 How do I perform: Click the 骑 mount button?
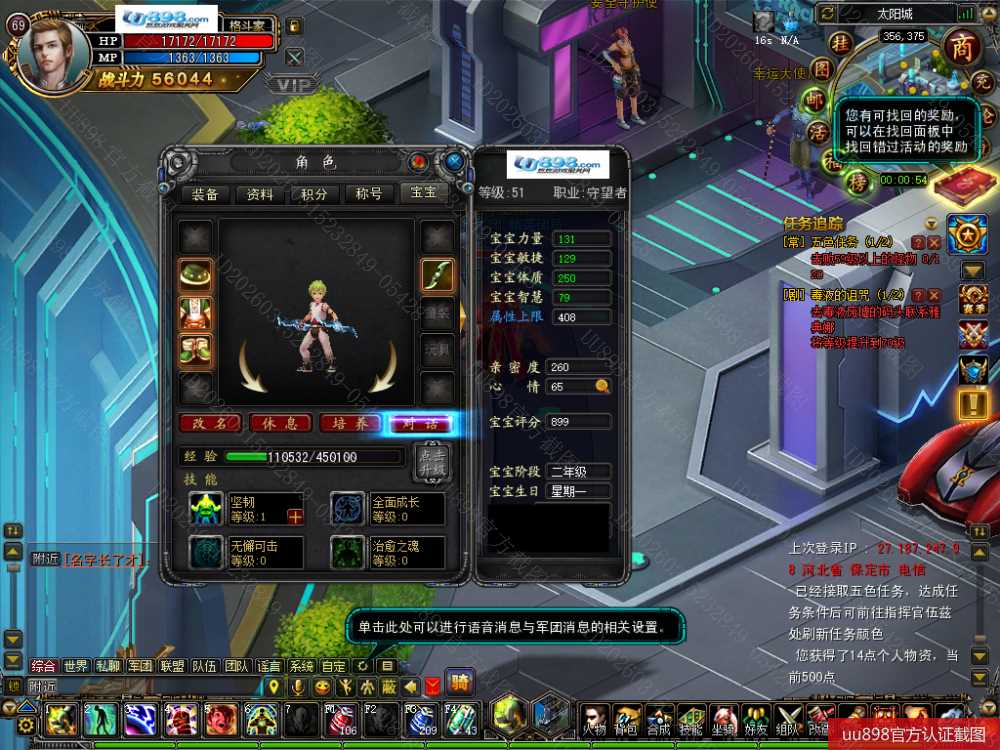[460, 684]
